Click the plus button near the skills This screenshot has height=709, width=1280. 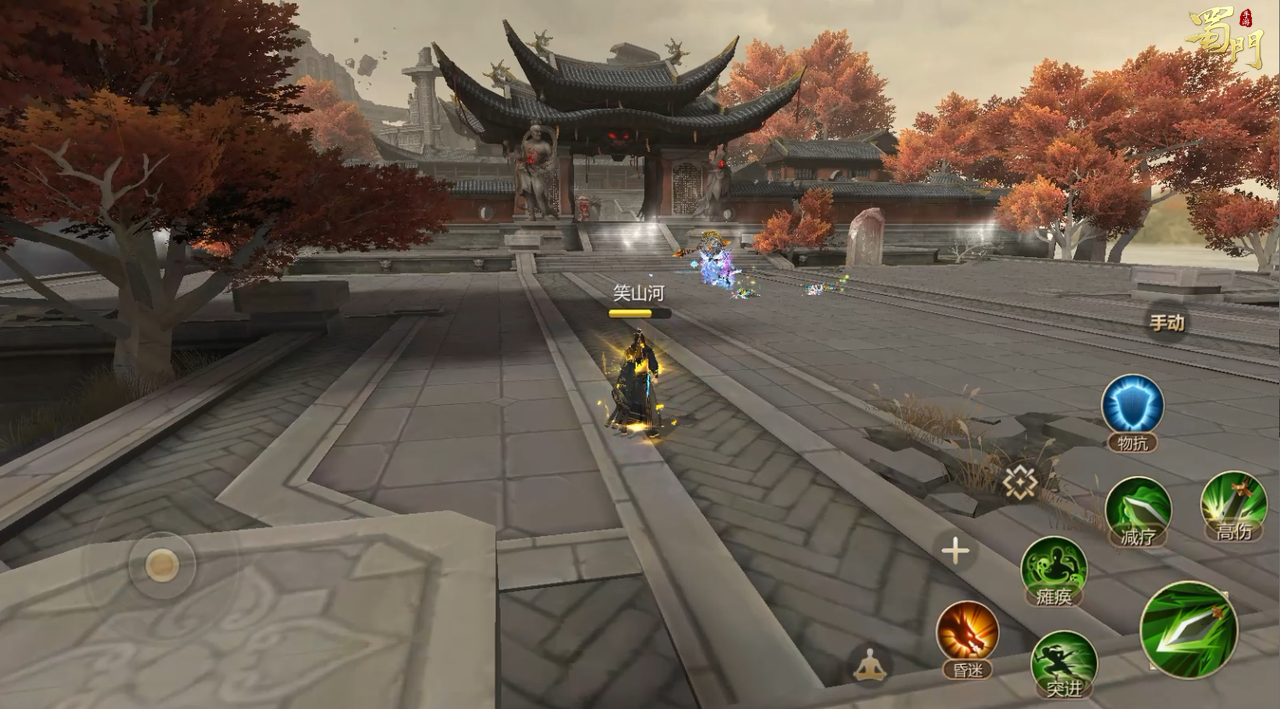956,551
